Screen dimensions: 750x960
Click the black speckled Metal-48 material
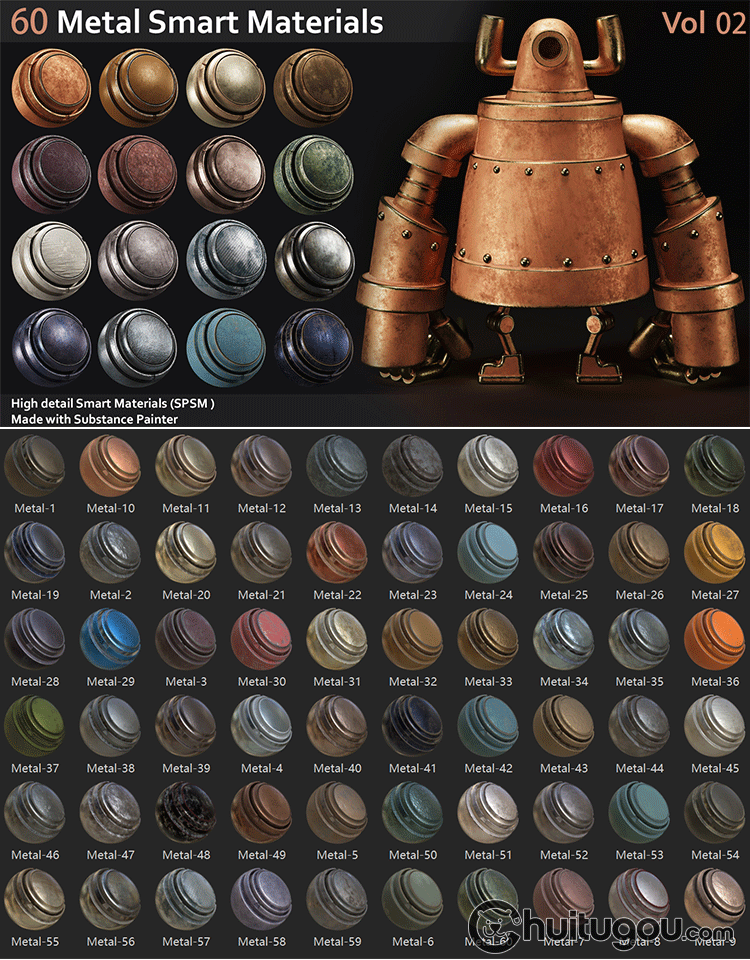tap(186, 813)
